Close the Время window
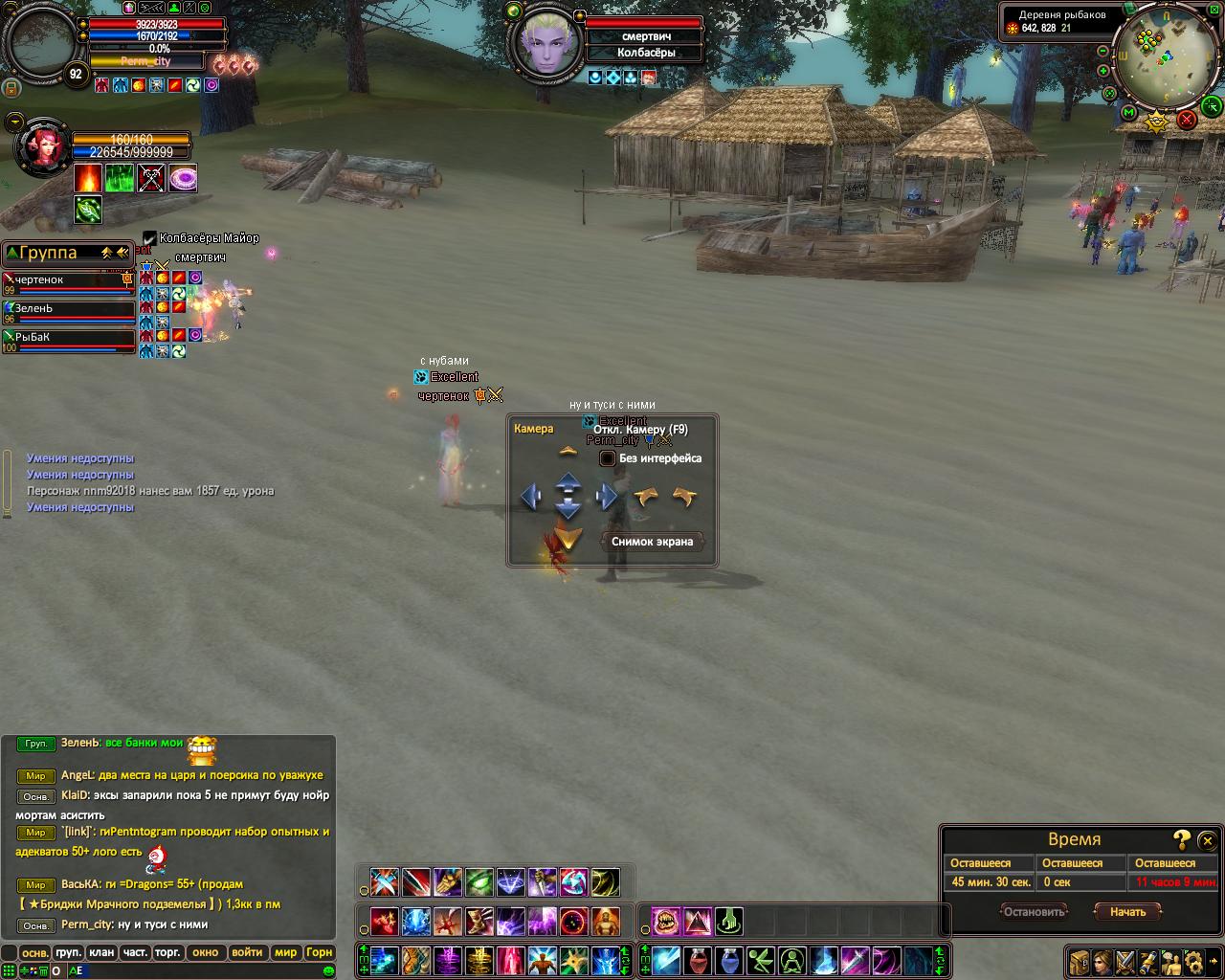 pos(1207,839)
